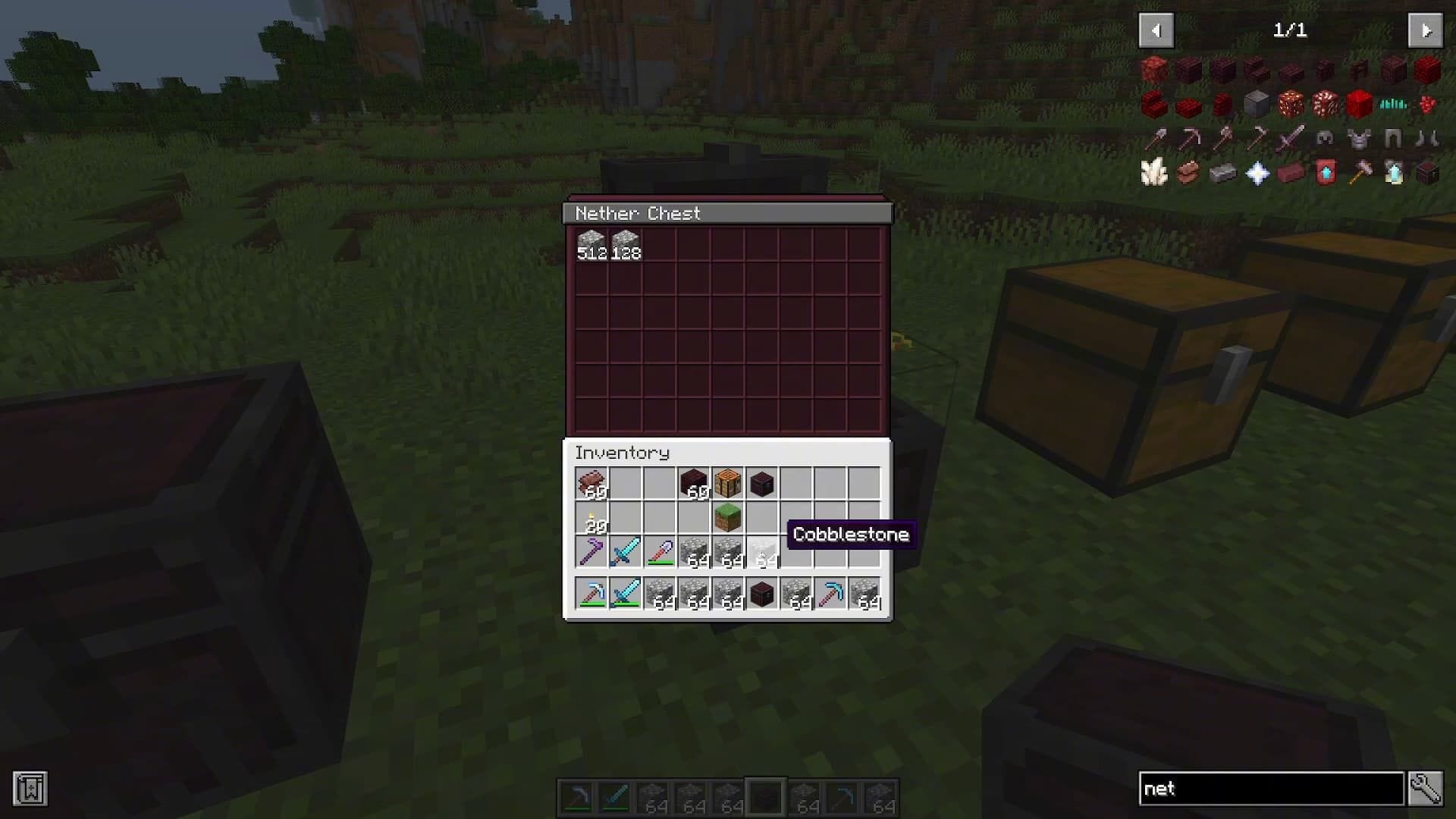Image resolution: width=1456 pixels, height=819 pixels.
Task: Select the netherite boots item
Action: (1429, 140)
